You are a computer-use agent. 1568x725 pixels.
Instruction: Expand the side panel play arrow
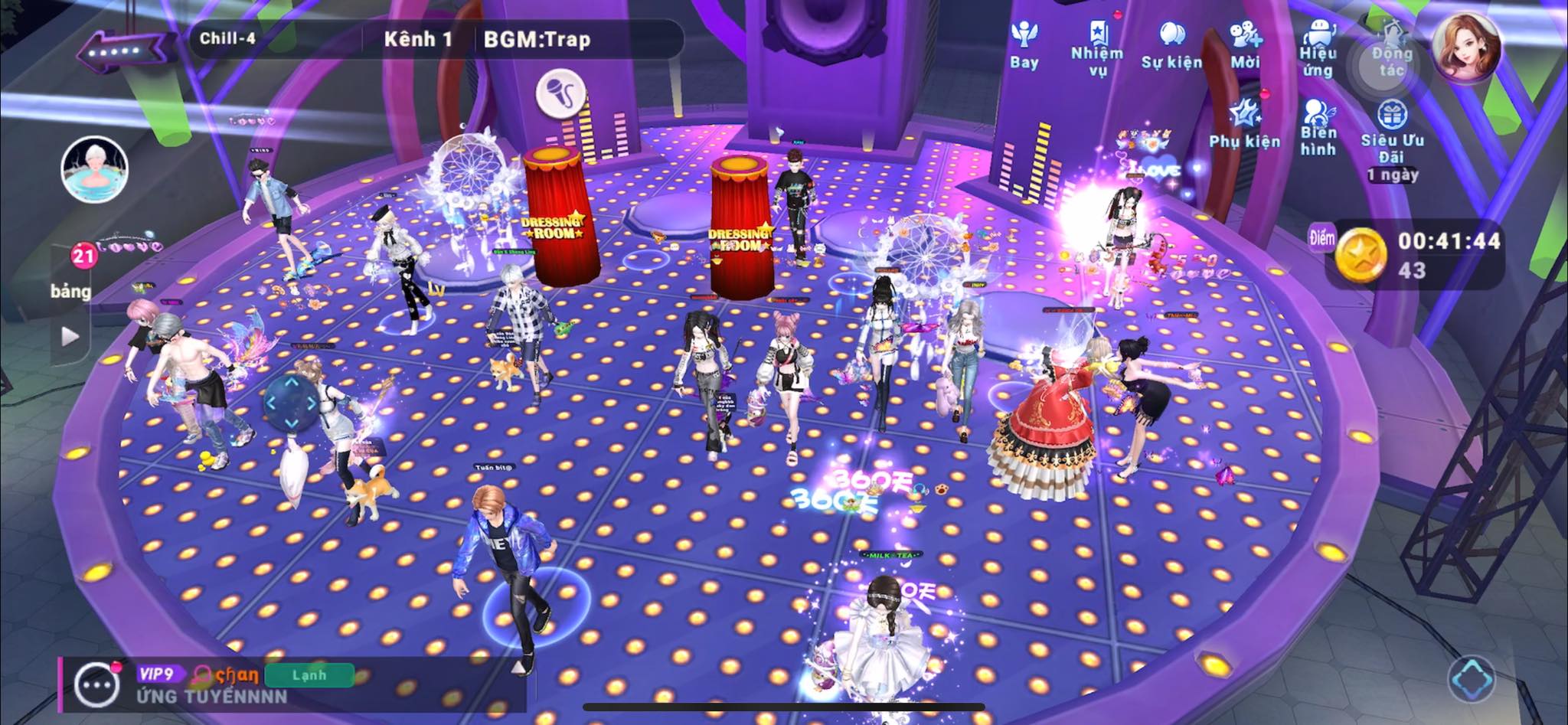click(x=70, y=336)
